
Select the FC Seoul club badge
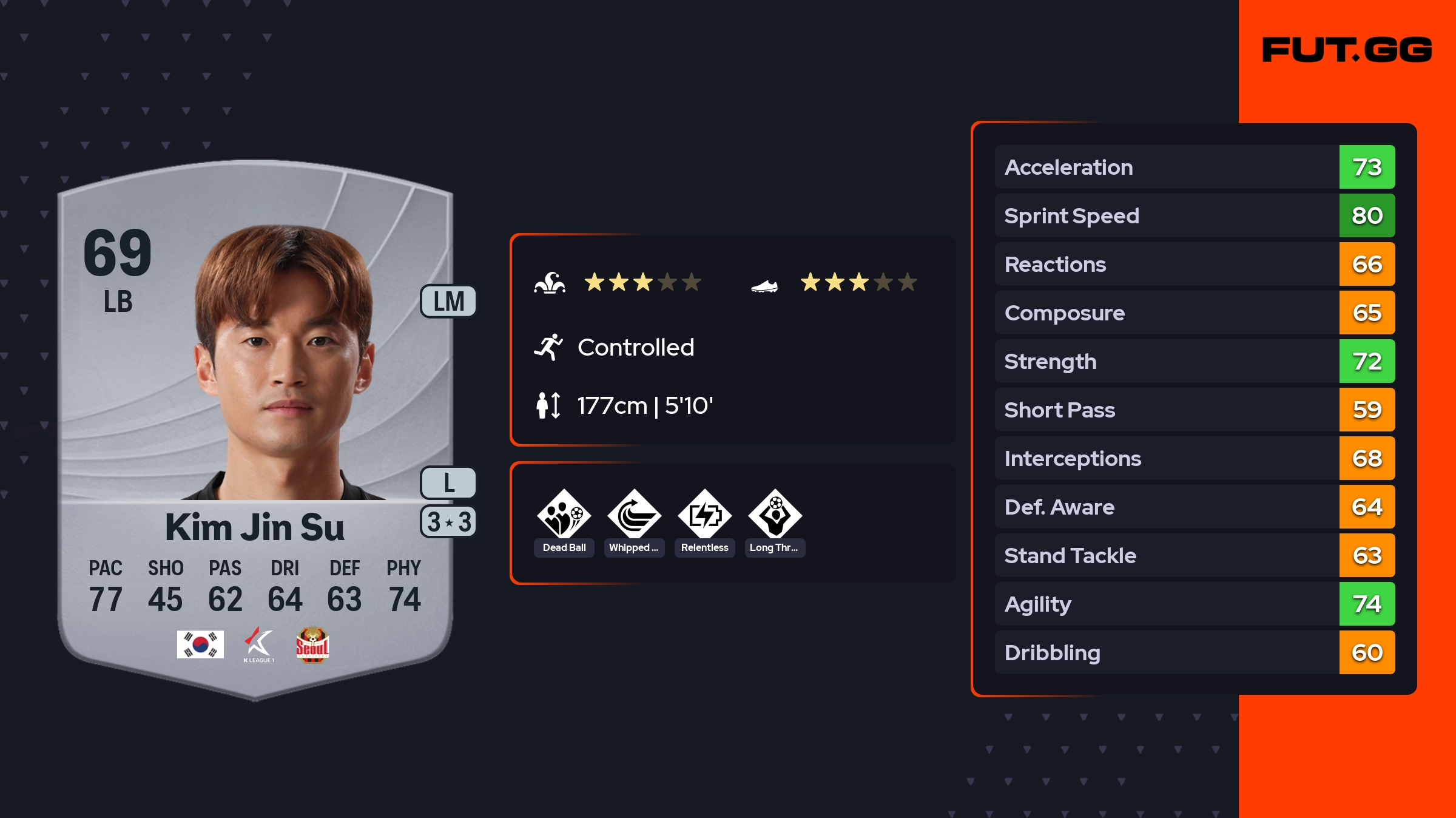click(312, 644)
